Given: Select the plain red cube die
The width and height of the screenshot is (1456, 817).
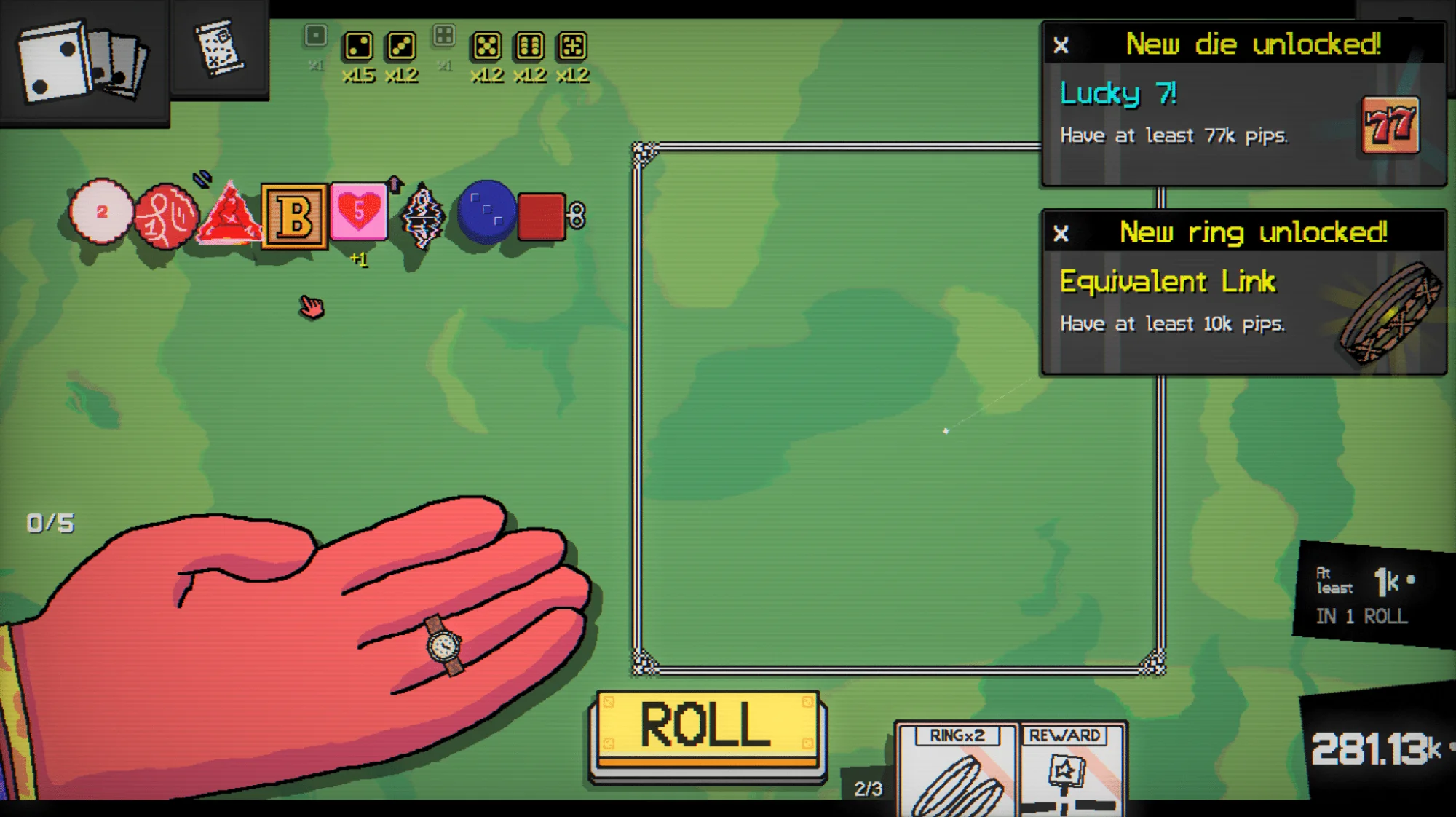Looking at the screenshot, I should pos(542,216).
